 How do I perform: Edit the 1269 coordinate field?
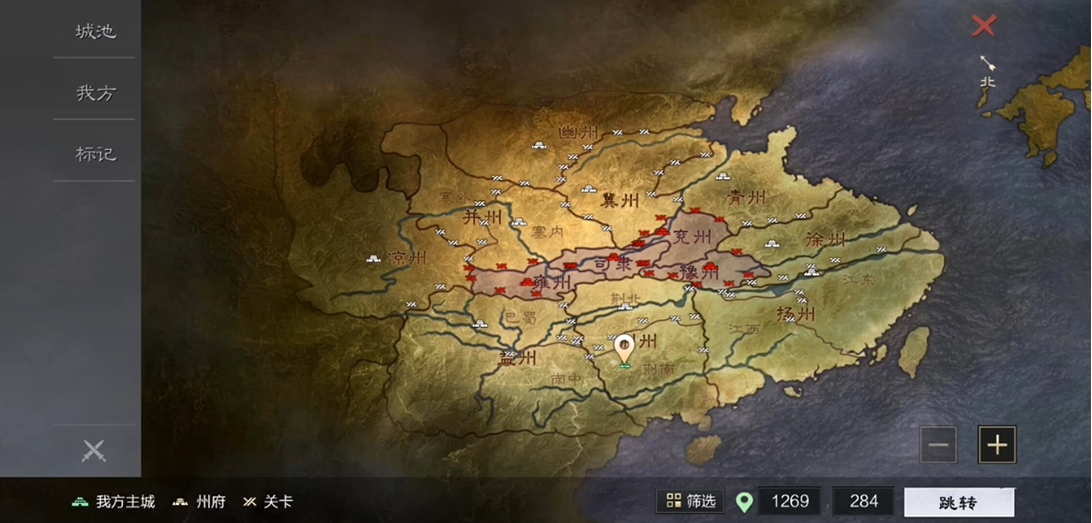coord(789,502)
